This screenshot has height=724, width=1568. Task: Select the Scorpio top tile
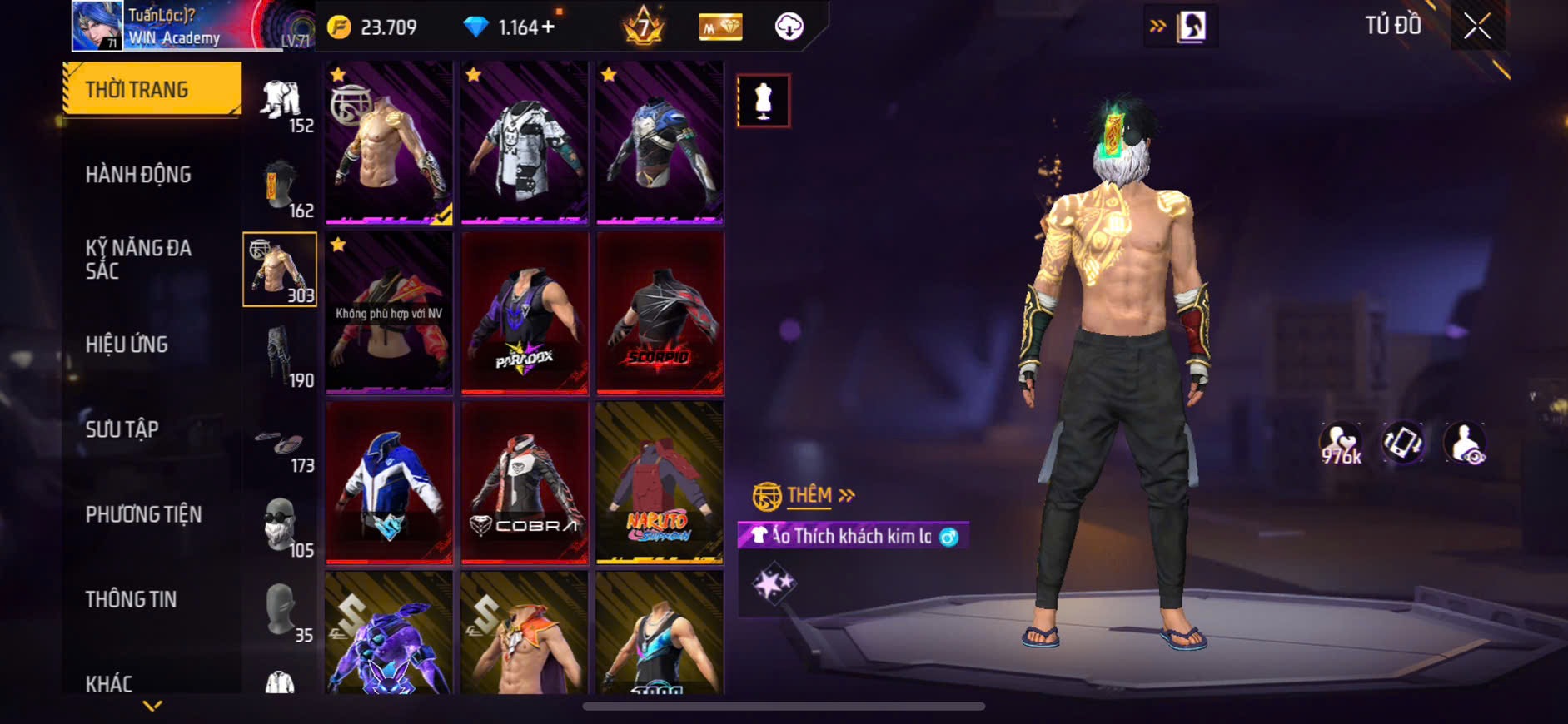[660, 313]
